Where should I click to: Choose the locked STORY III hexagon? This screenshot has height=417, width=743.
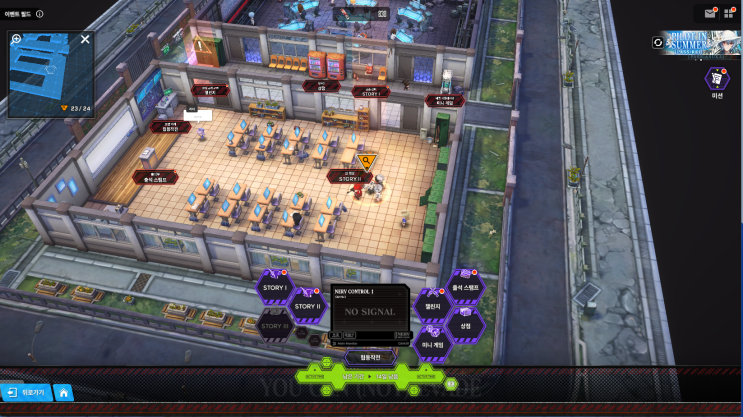274,325
